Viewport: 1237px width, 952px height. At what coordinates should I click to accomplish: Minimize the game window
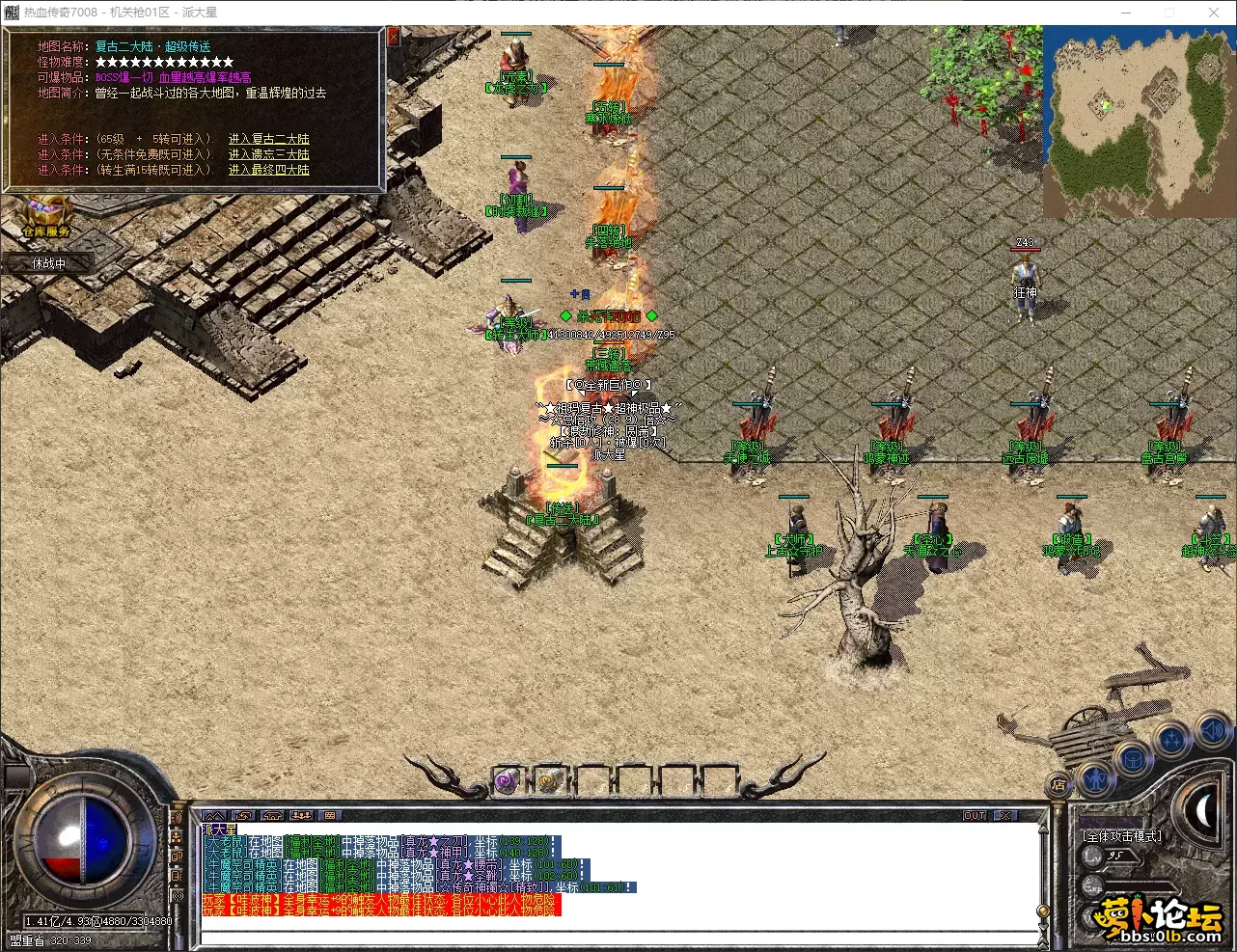coord(1126,13)
